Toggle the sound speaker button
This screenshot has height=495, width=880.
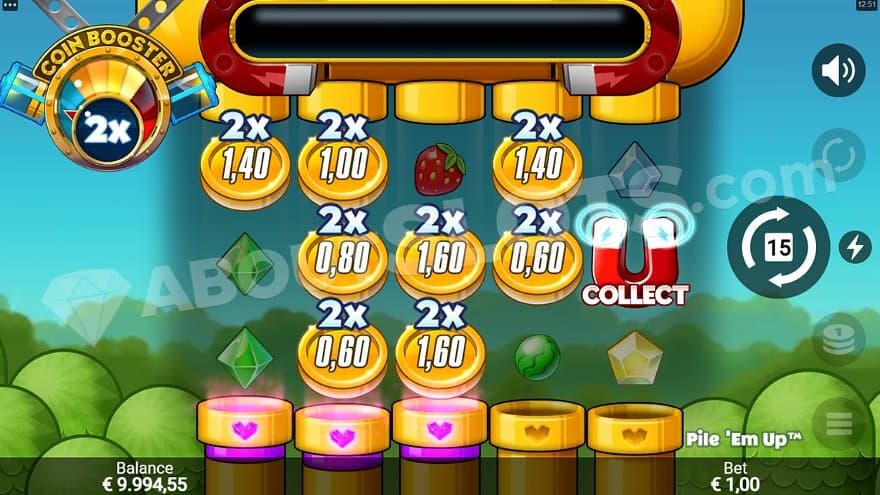click(838, 70)
